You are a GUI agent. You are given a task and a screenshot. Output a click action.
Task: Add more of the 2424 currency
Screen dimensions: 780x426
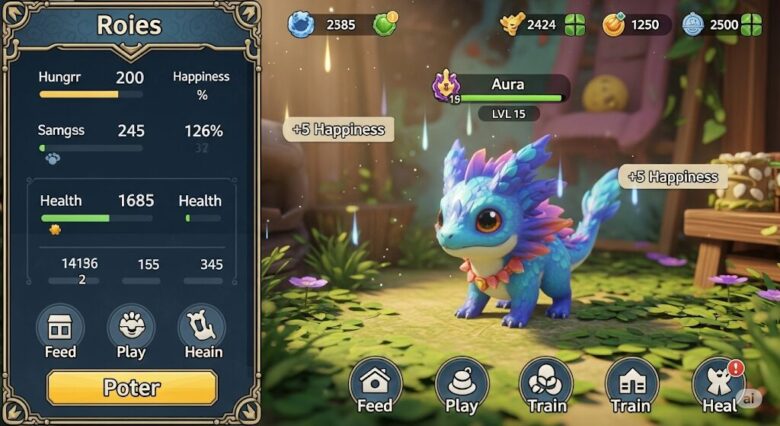[574, 24]
